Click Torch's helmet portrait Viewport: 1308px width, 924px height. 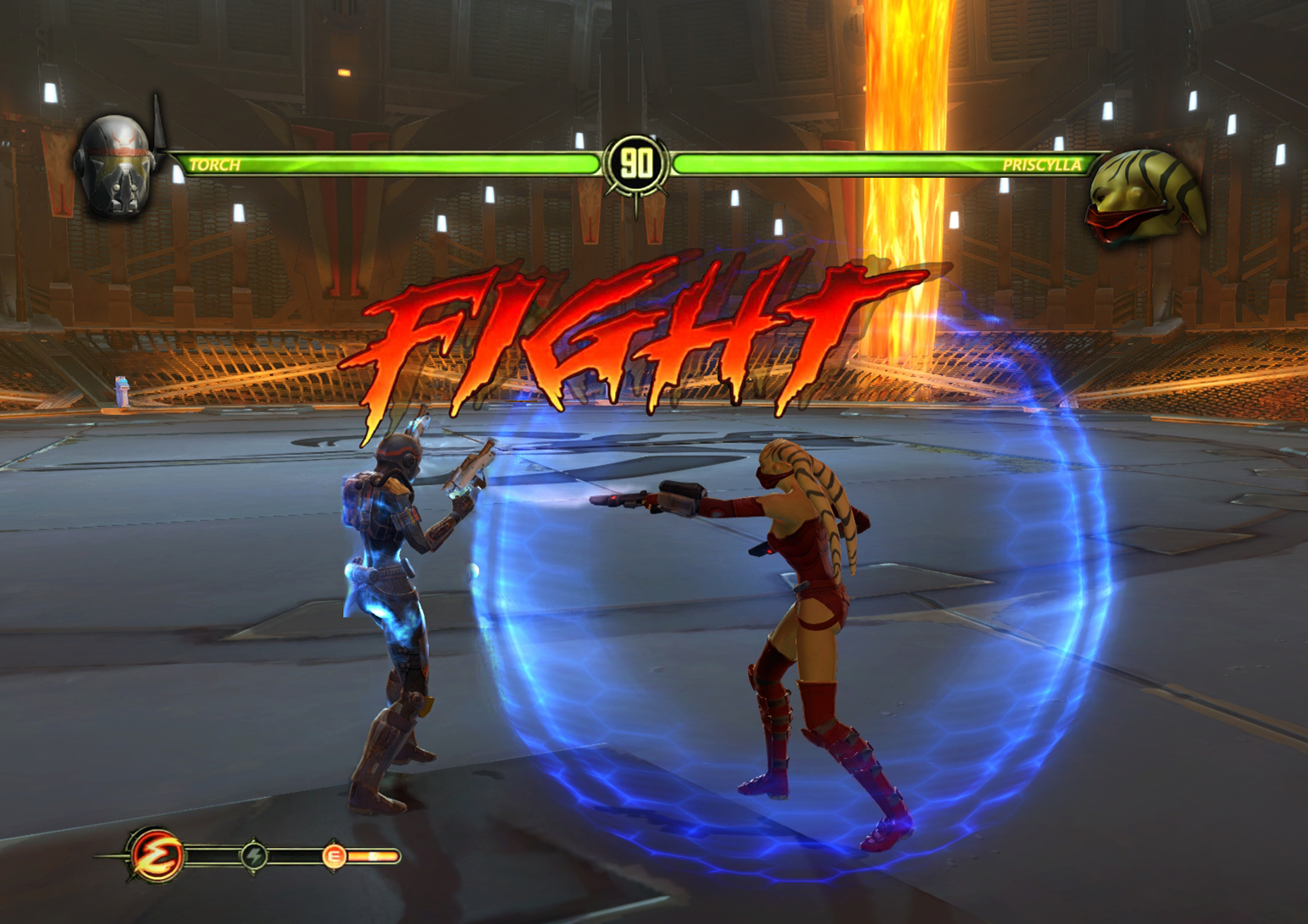pyautogui.click(x=115, y=168)
